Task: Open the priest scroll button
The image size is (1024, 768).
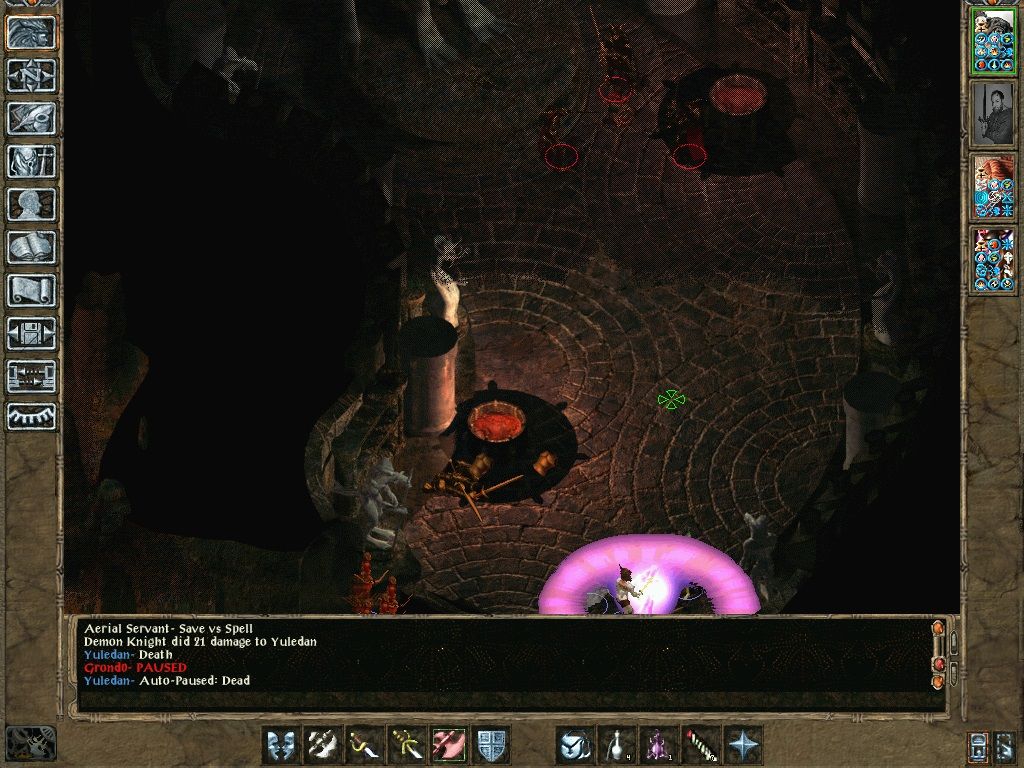Action: [31, 290]
